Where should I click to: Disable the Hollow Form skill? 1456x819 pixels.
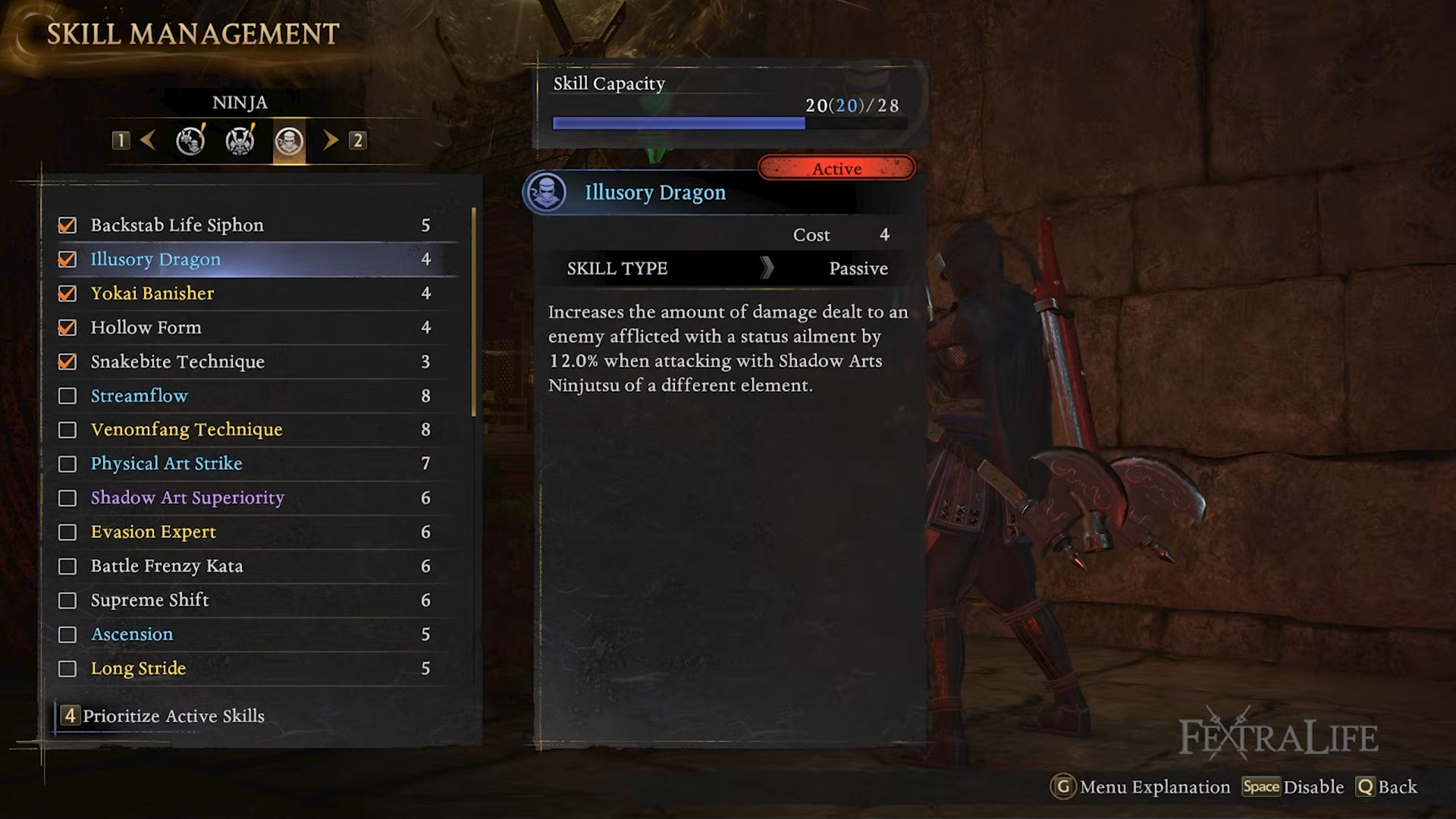click(67, 328)
